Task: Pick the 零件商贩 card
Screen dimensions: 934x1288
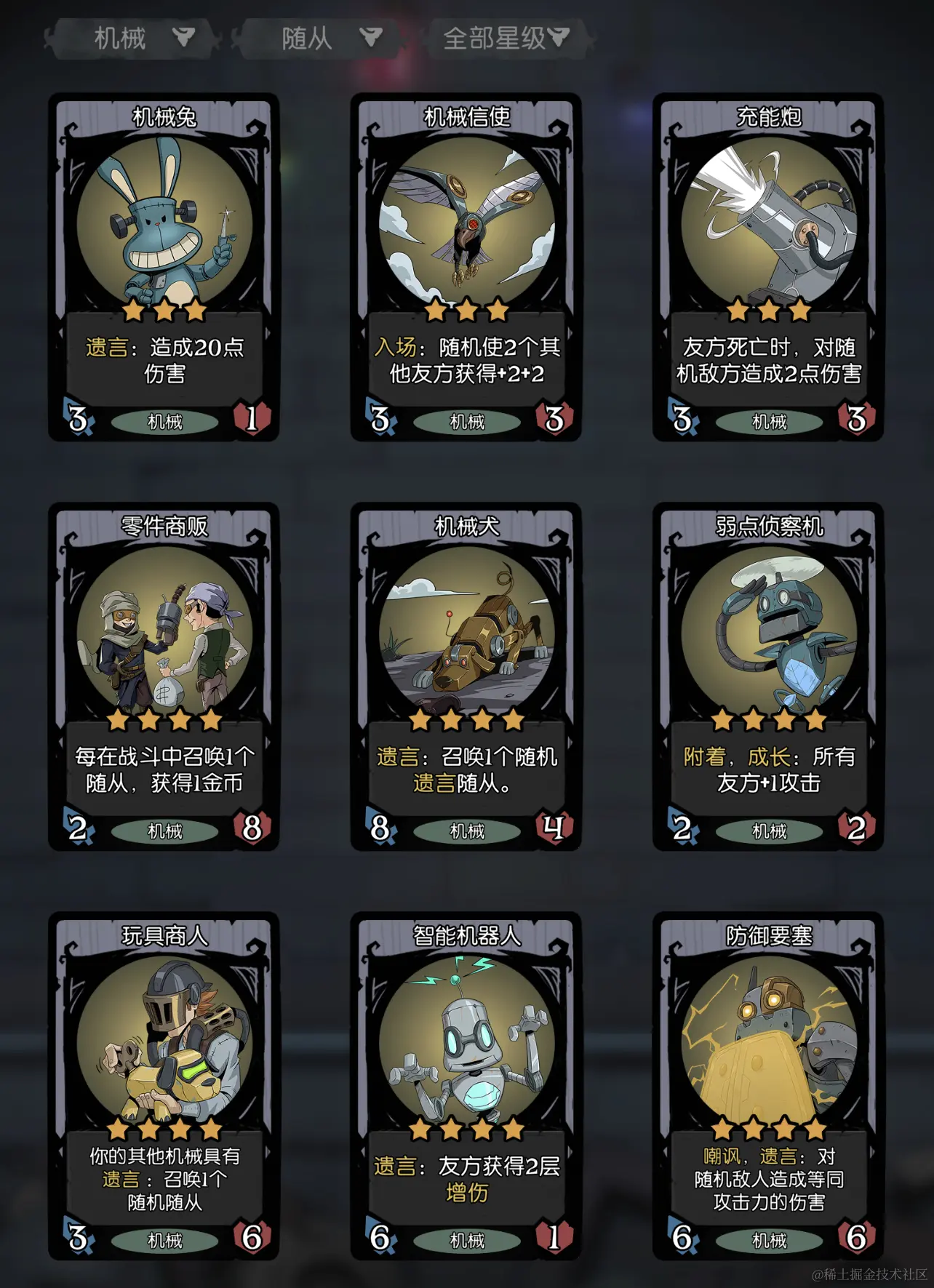Action: click(x=164, y=676)
